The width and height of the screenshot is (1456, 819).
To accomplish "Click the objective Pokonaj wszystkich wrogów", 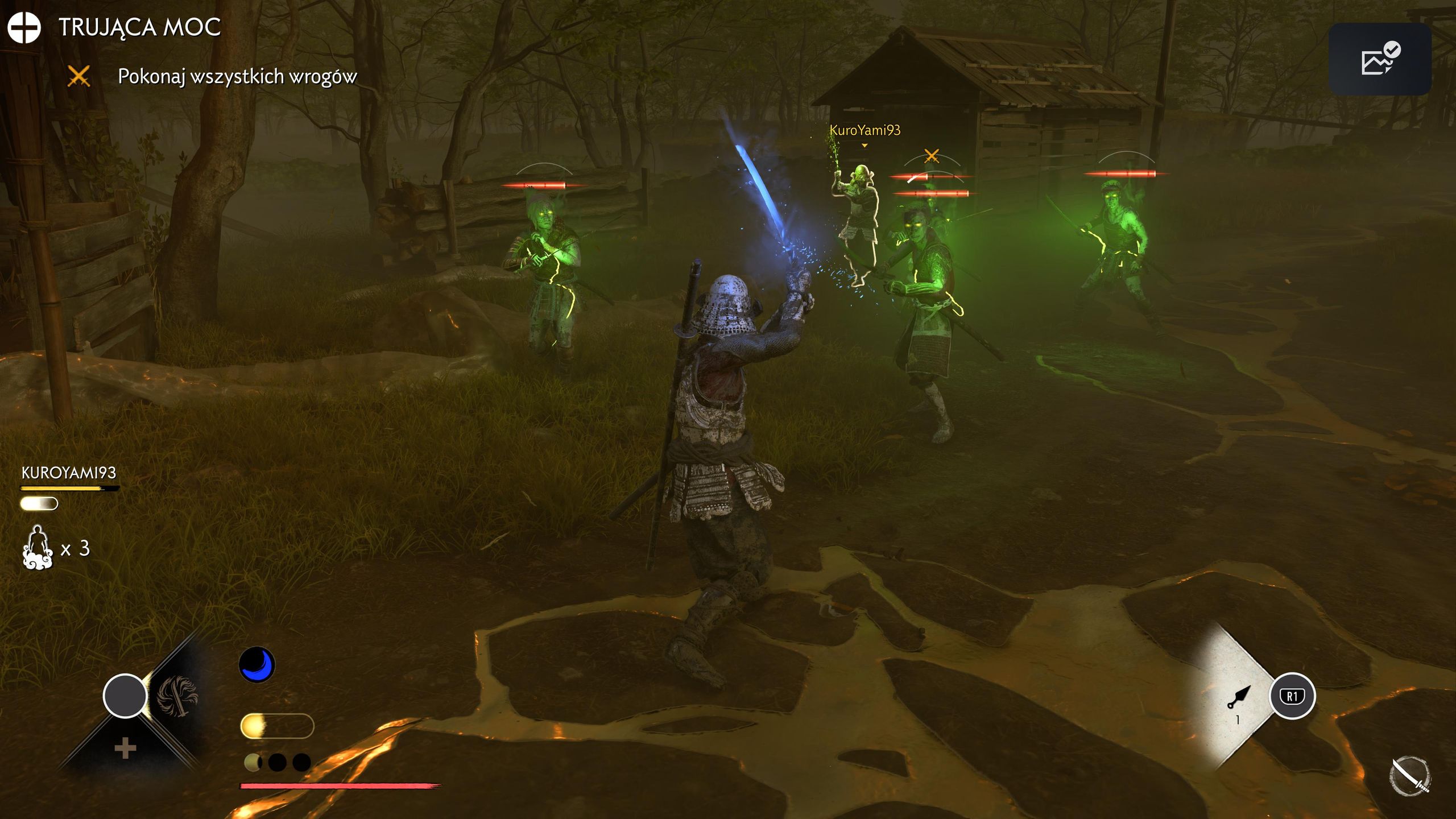I will 237,76.
